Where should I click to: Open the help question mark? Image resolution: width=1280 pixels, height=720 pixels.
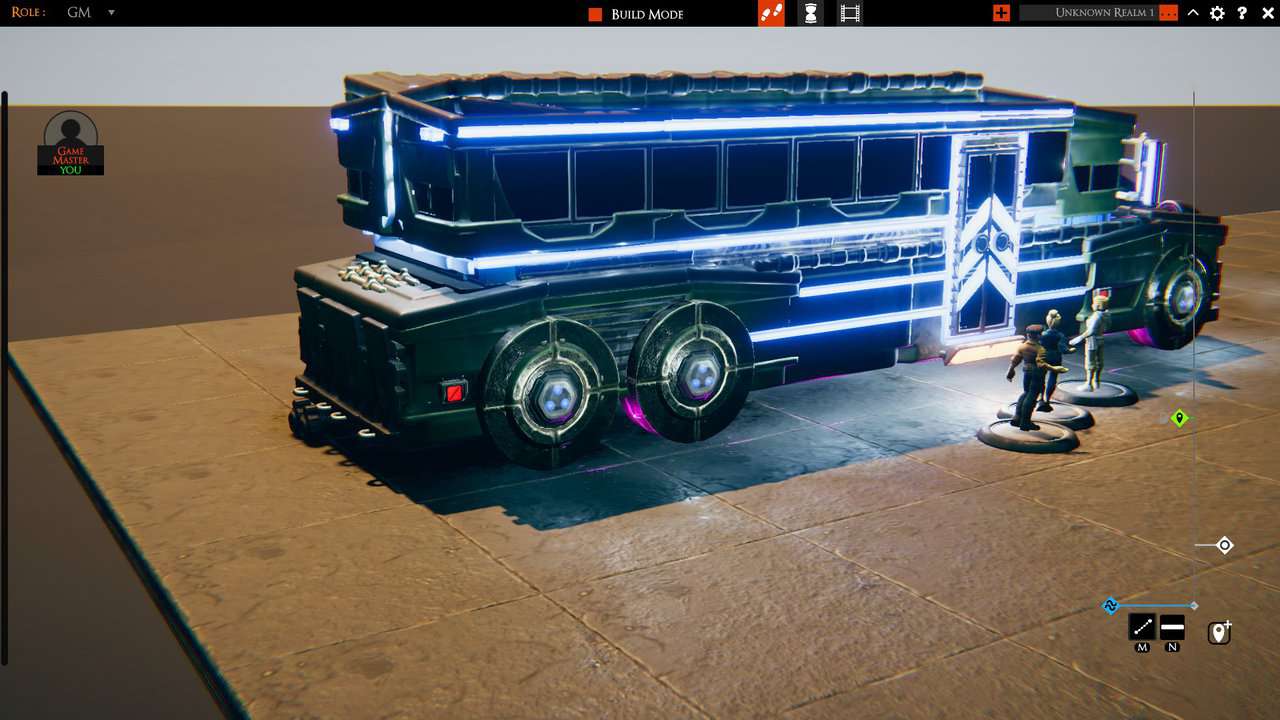pos(1242,13)
